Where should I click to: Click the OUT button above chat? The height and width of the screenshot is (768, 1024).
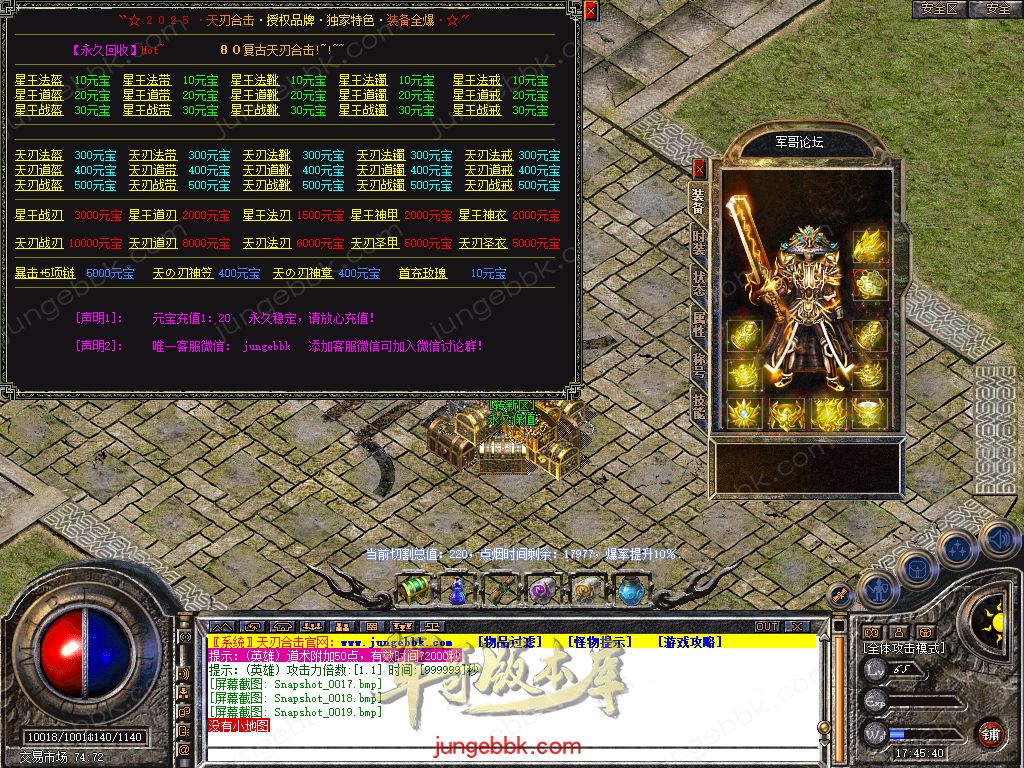767,626
